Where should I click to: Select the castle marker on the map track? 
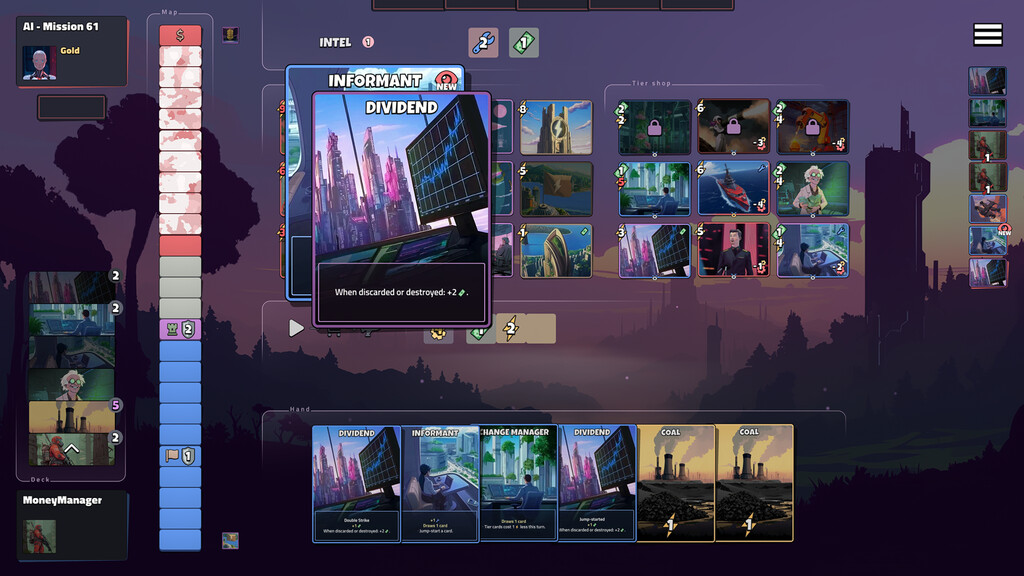tap(181, 330)
